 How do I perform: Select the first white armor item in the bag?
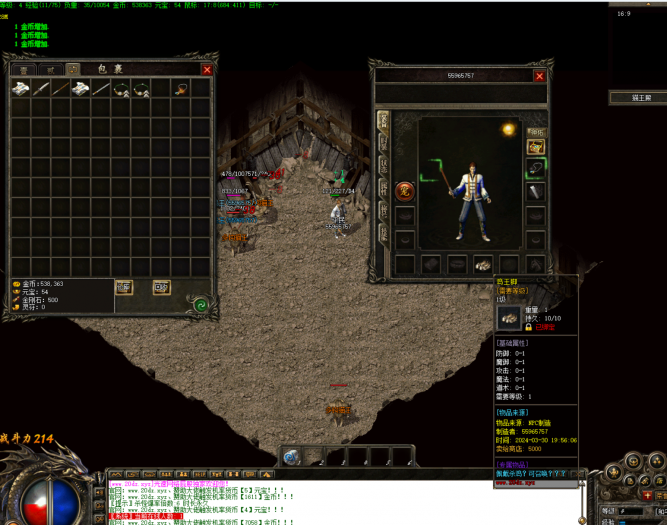pos(21,88)
